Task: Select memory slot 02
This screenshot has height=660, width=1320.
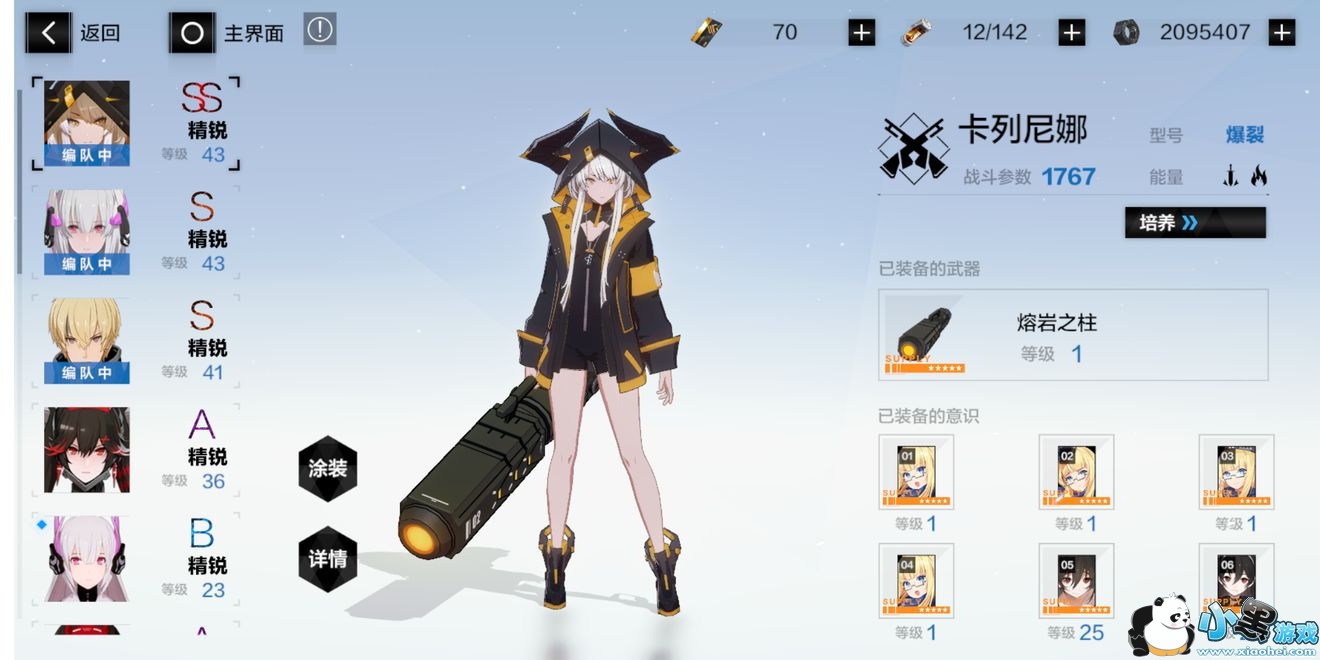Action: 1076,472
